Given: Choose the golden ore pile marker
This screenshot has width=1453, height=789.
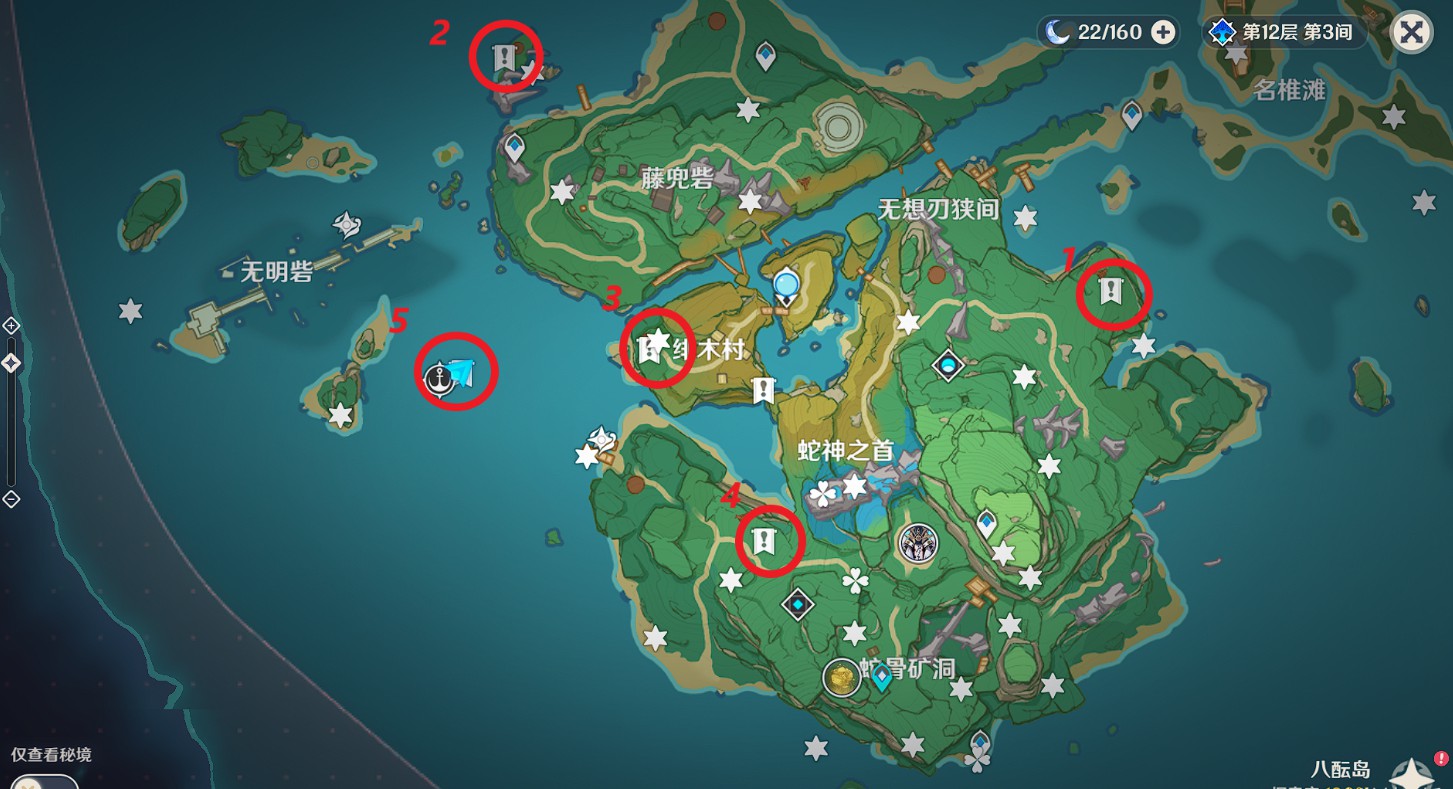Looking at the screenshot, I should [x=842, y=678].
